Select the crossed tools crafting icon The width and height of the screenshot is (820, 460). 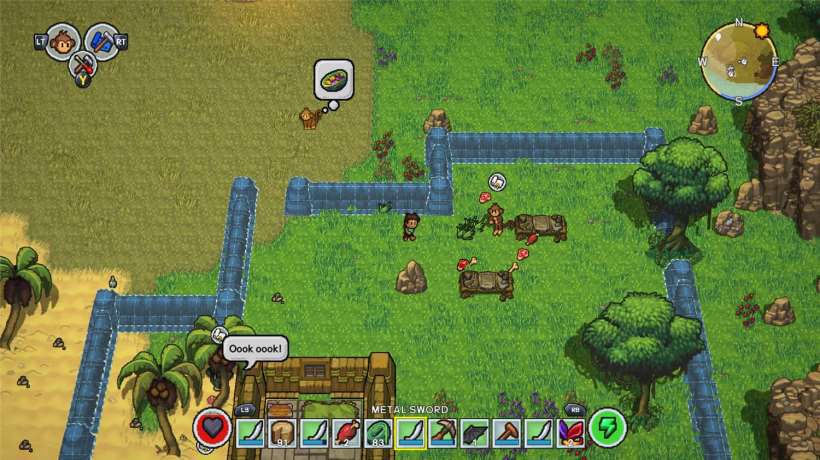tap(83, 66)
